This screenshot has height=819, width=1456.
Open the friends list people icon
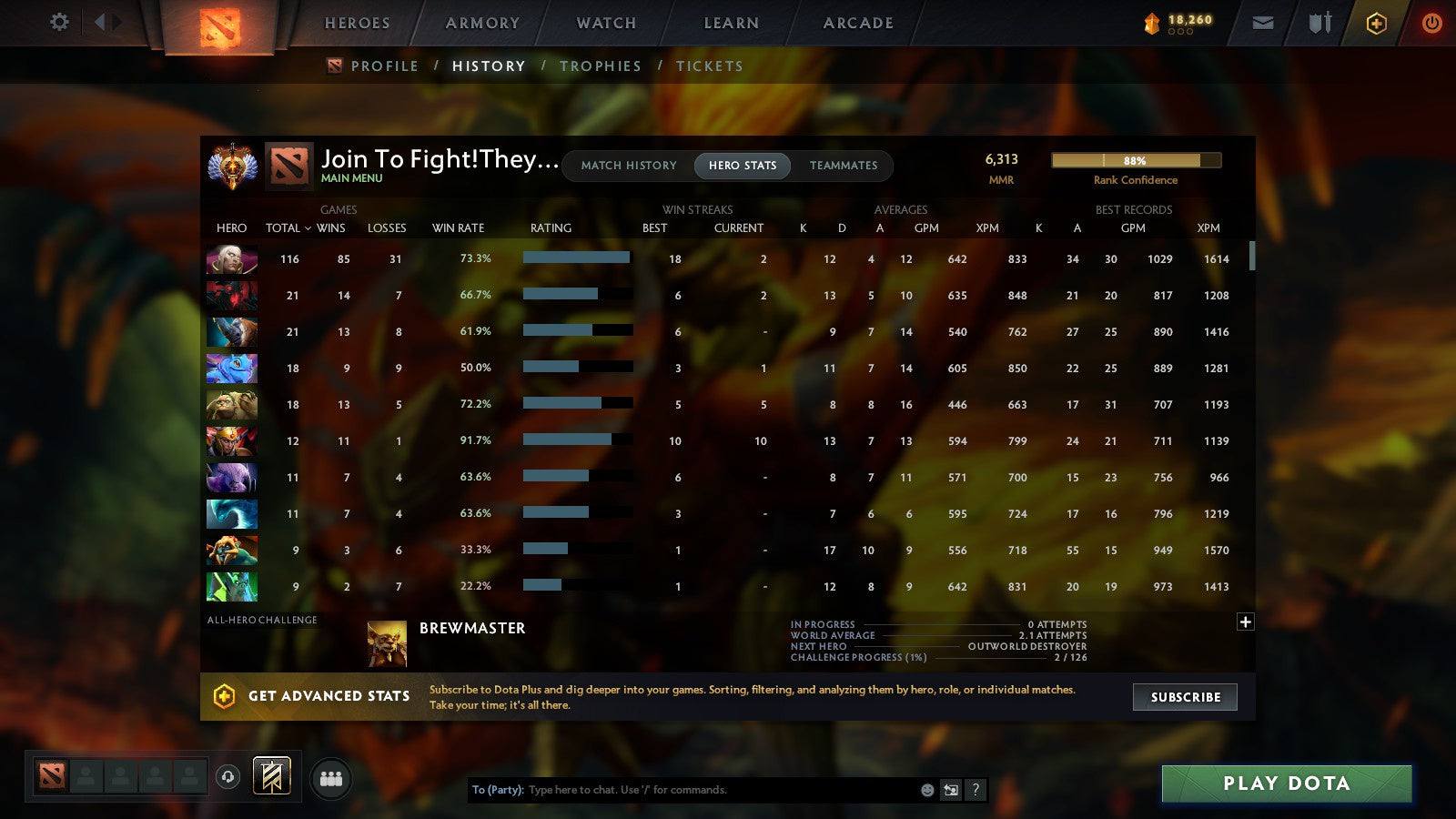coord(331,778)
